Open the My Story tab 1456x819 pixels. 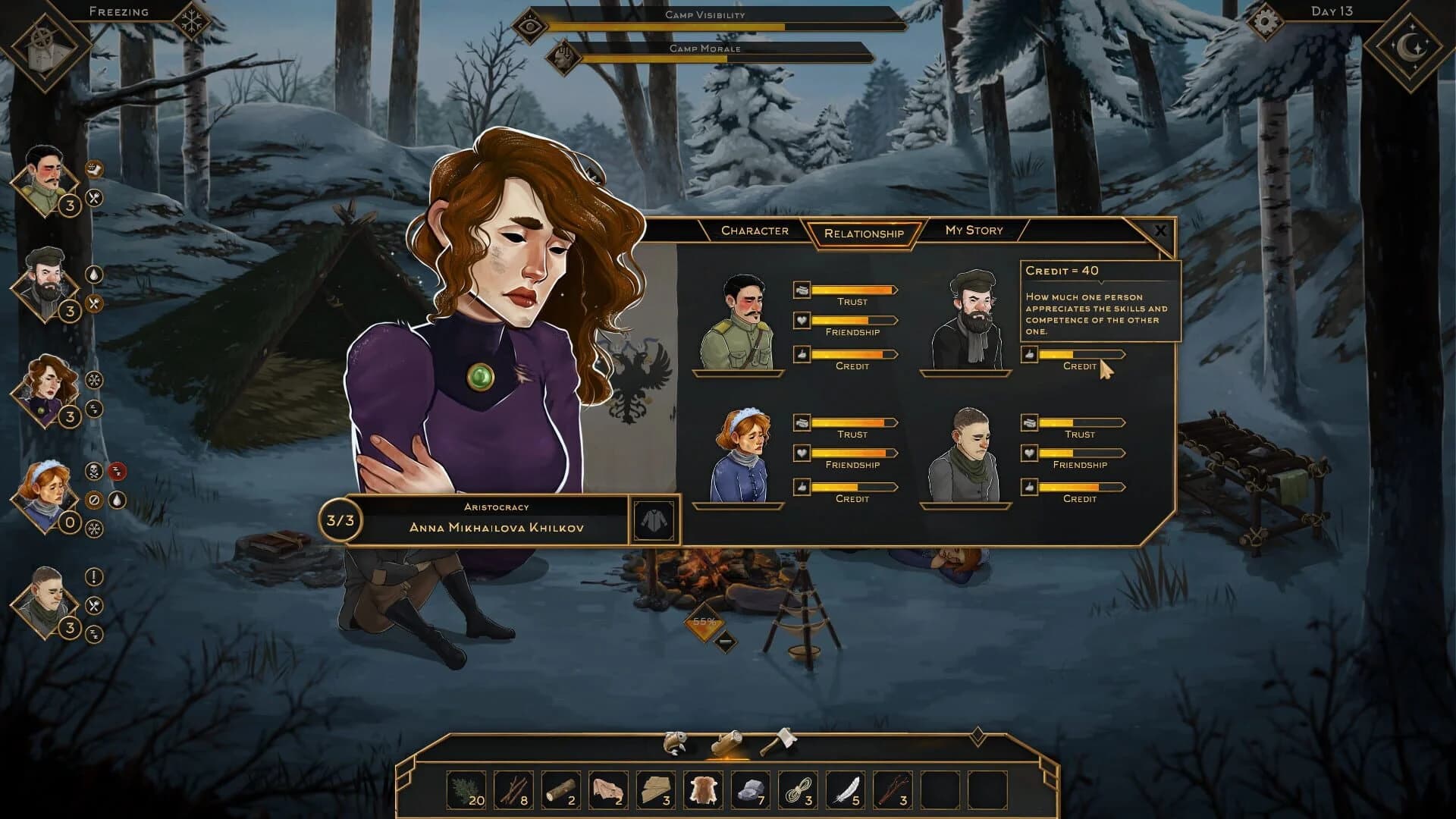[973, 231]
